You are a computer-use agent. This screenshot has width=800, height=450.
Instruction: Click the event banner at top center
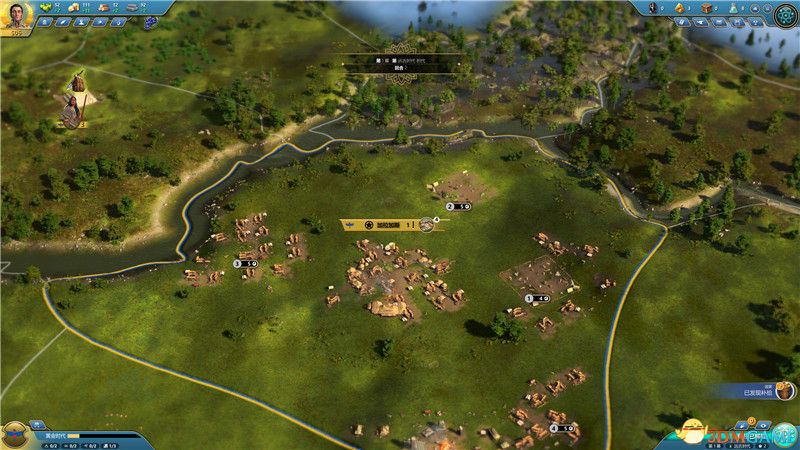400,61
